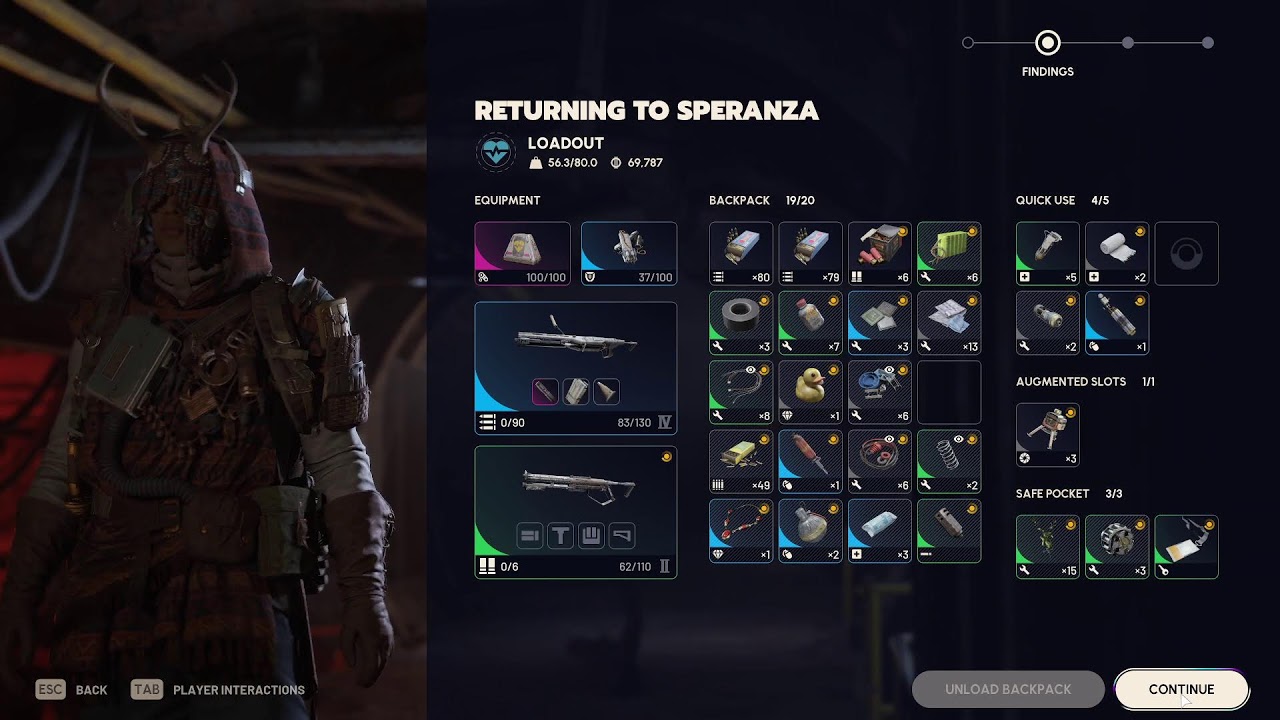Open the shield equipment slot showing 37/100
Image resolution: width=1280 pixels, height=720 pixels.
click(629, 254)
